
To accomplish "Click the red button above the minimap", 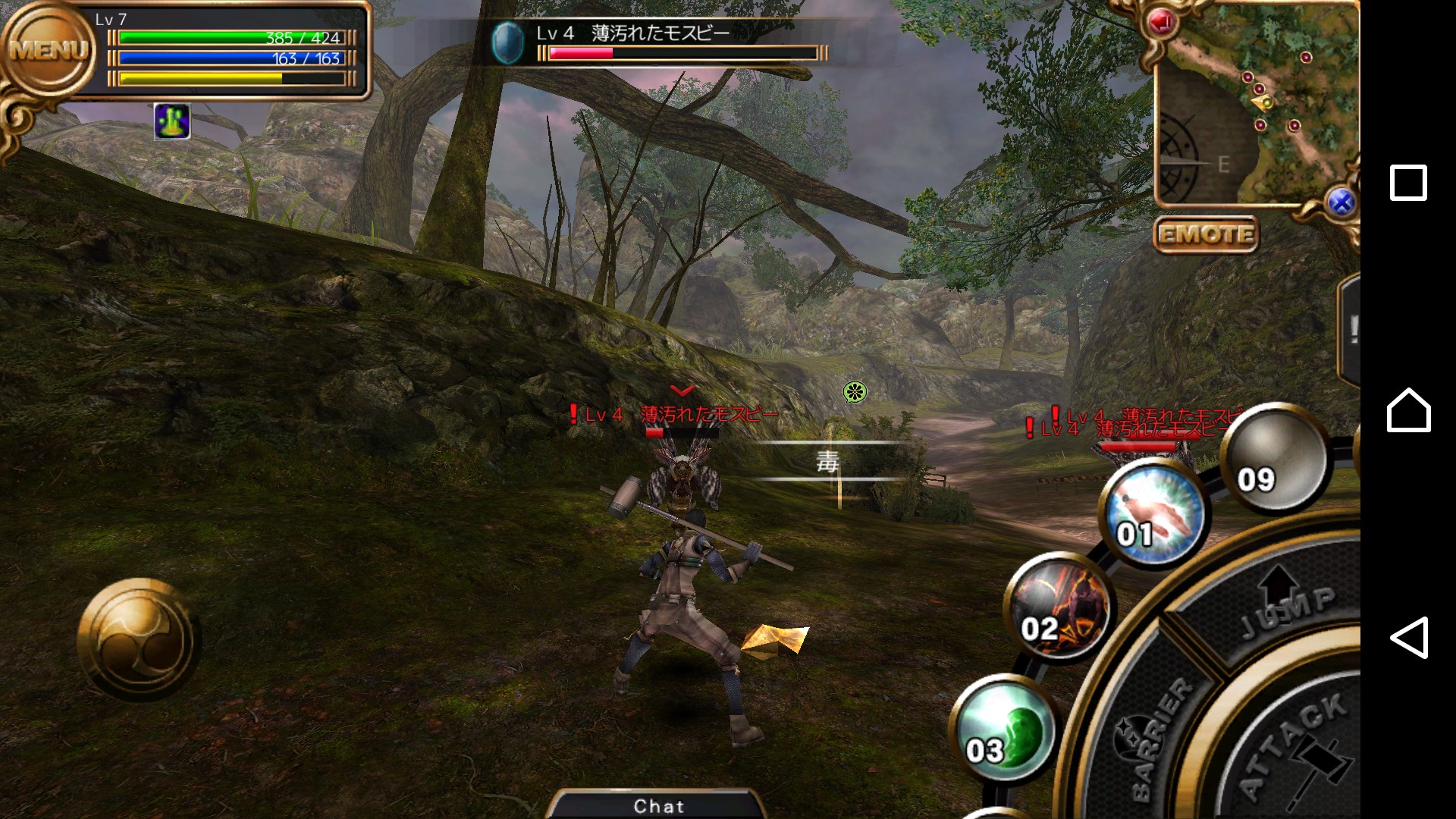I will pos(1161,22).
